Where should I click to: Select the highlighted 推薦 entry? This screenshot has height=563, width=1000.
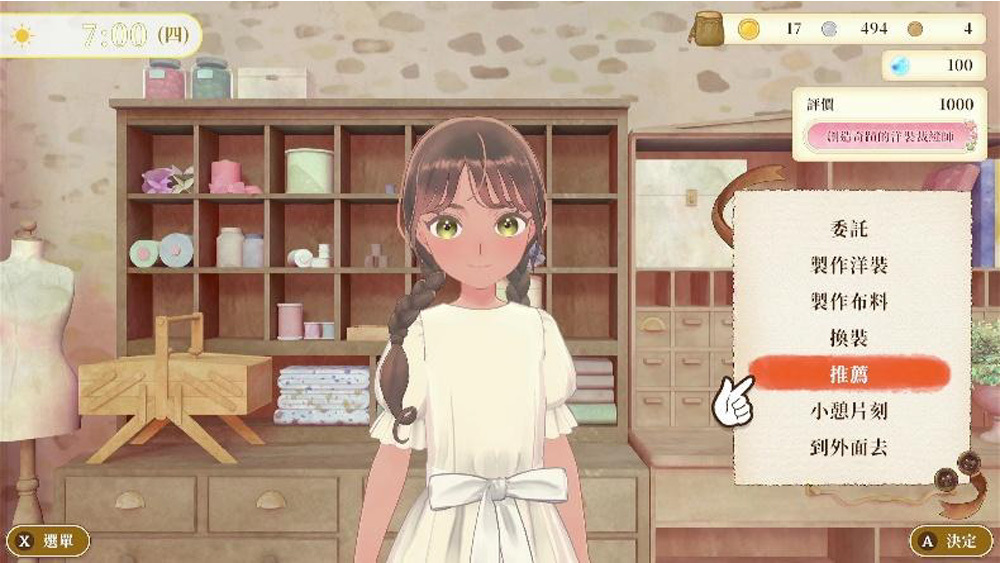point(849,374)
